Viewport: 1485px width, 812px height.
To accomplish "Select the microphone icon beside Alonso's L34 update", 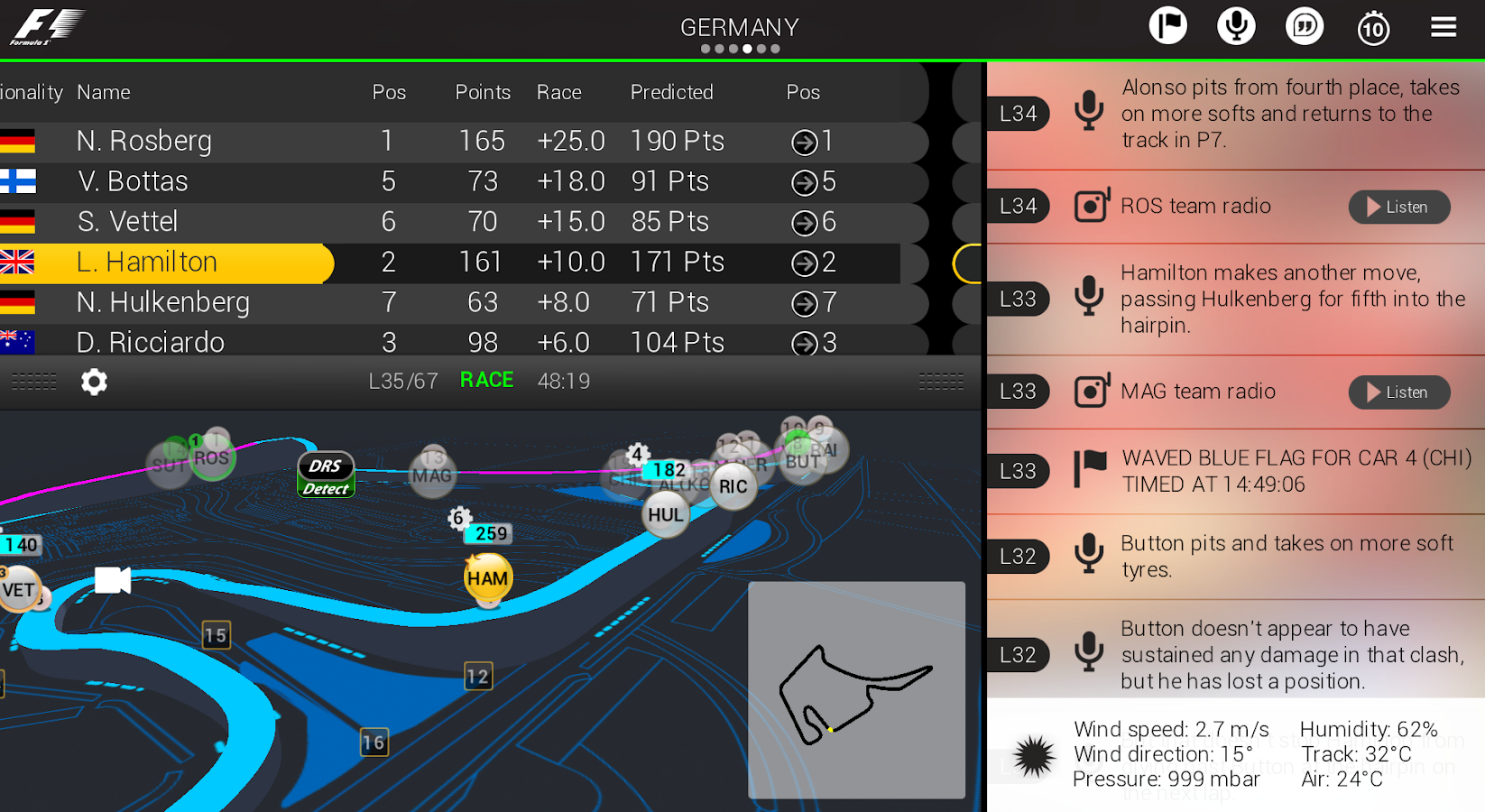I will coord(1090,112).
